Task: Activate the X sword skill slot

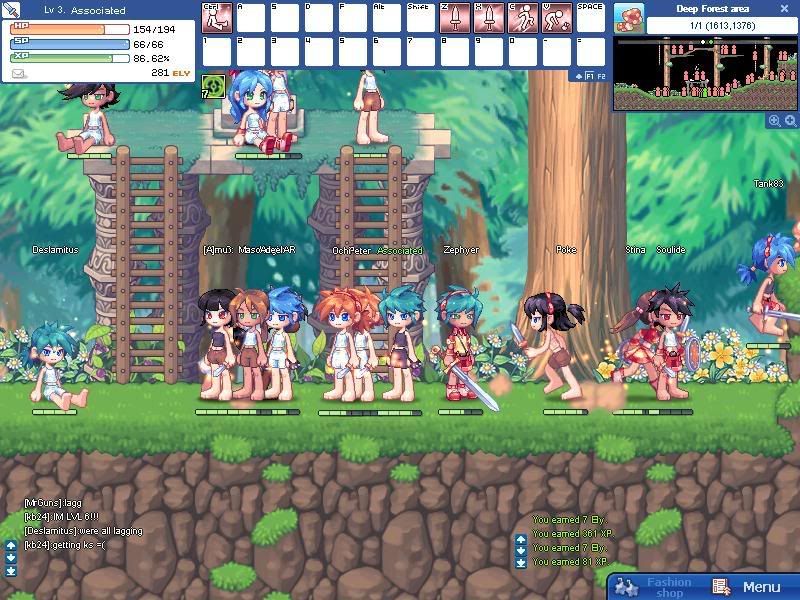Action: (489, 17)
